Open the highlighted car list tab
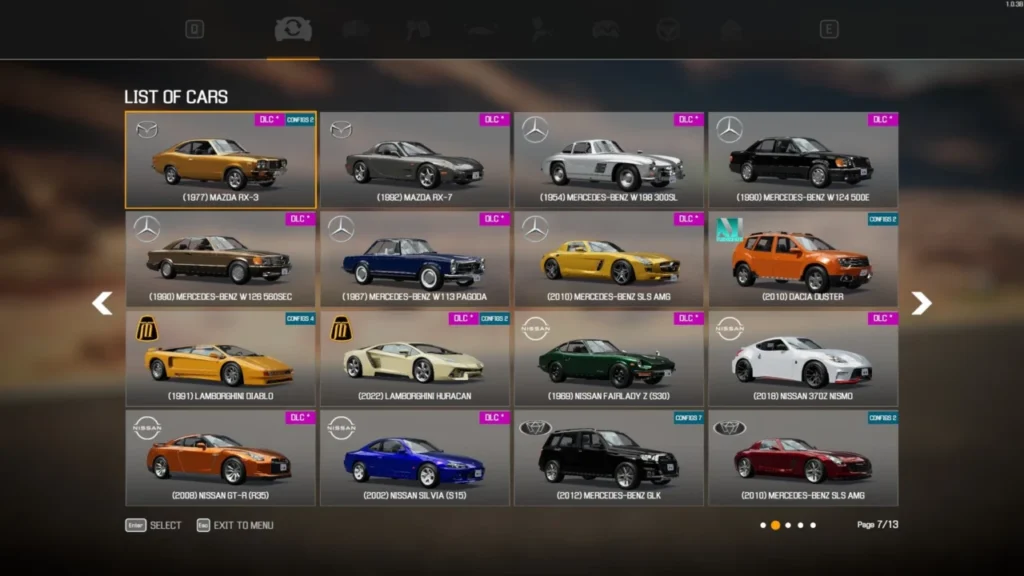The image size is (1024, 576). pyautogui.click(x=293, y=30)
